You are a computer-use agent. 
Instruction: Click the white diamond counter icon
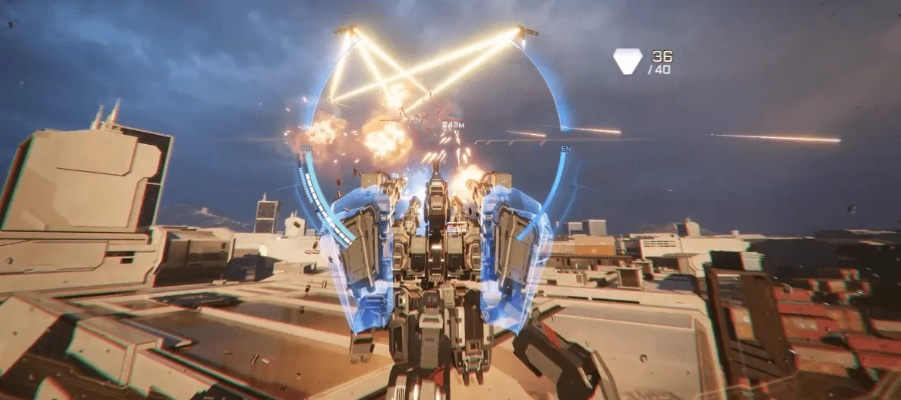(x=627, y=61)
